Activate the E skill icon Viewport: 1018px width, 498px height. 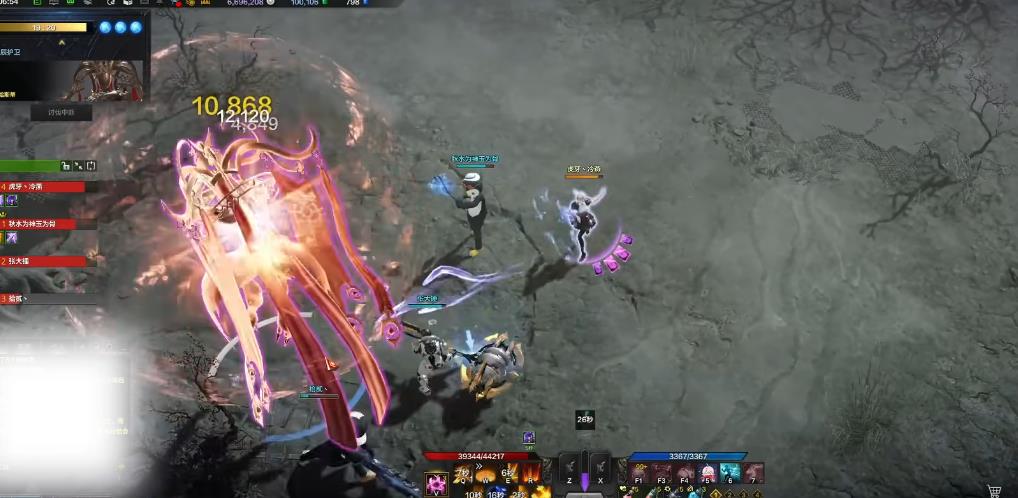(x=509, y=470)
